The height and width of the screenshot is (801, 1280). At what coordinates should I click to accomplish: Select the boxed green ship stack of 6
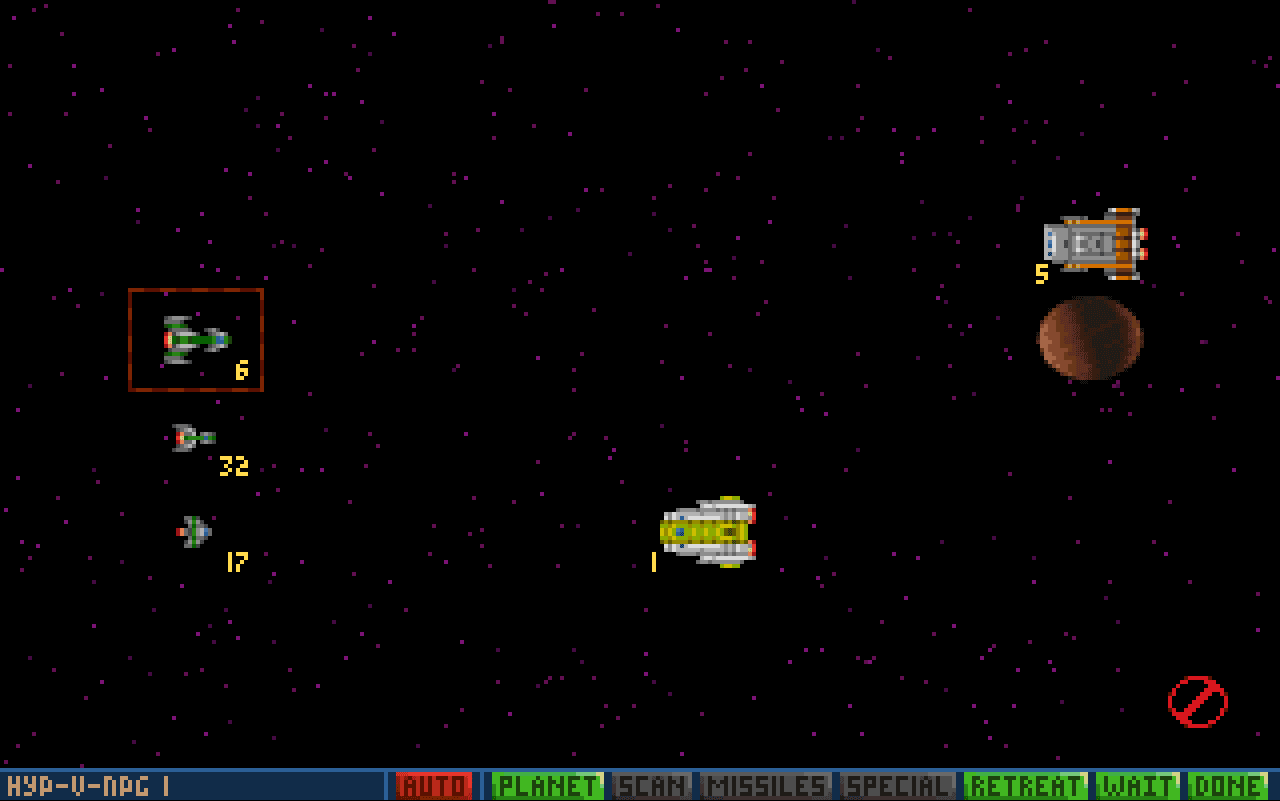(x=196, y=340)
